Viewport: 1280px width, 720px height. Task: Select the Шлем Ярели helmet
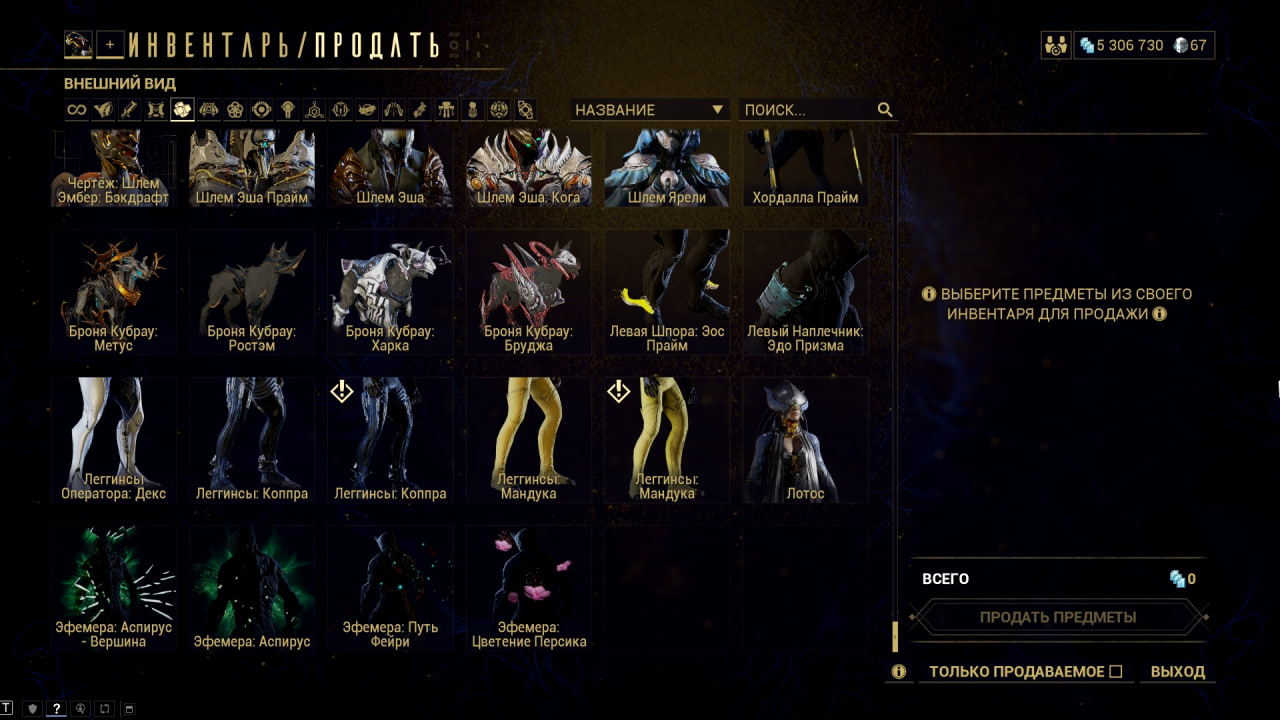tap(667, 167)
